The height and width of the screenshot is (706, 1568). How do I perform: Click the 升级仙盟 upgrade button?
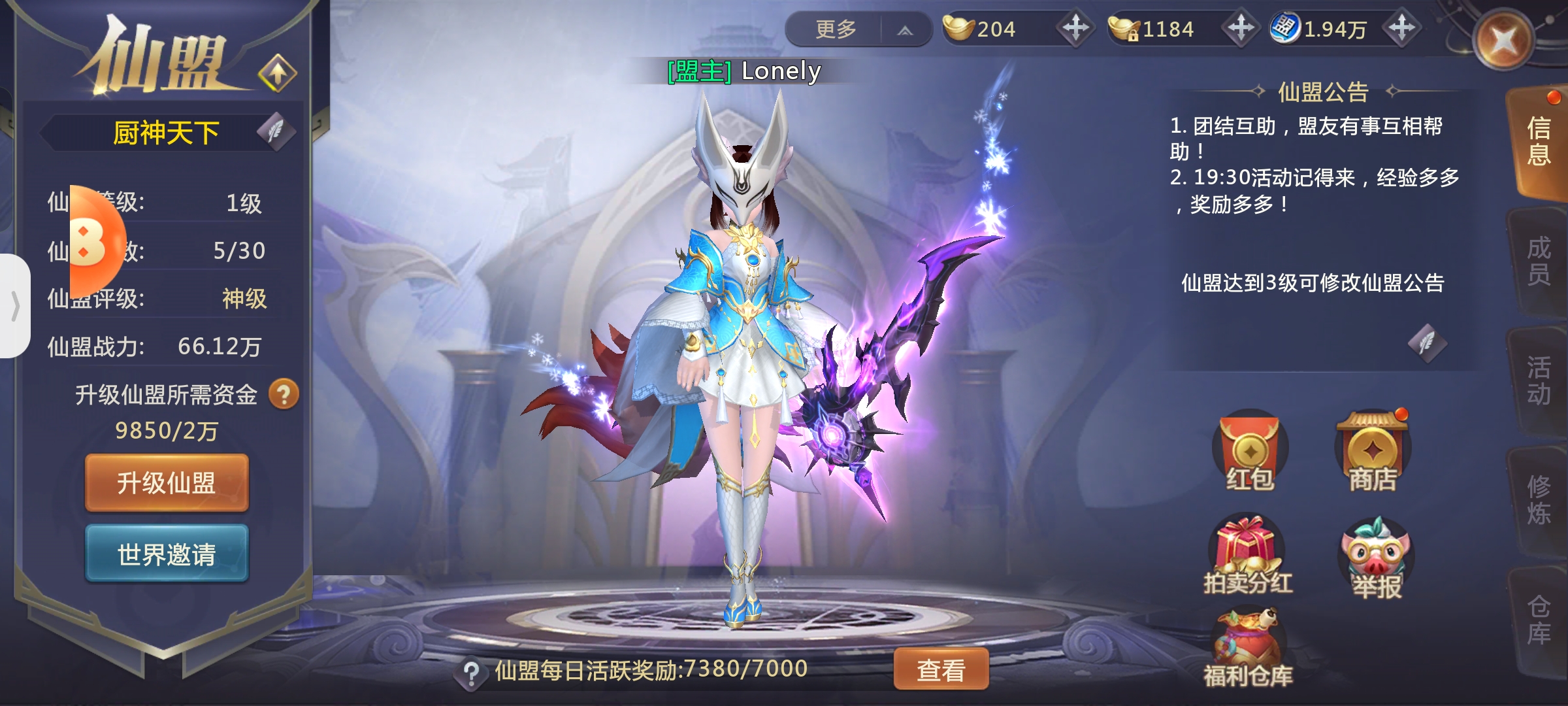(167, 483)
